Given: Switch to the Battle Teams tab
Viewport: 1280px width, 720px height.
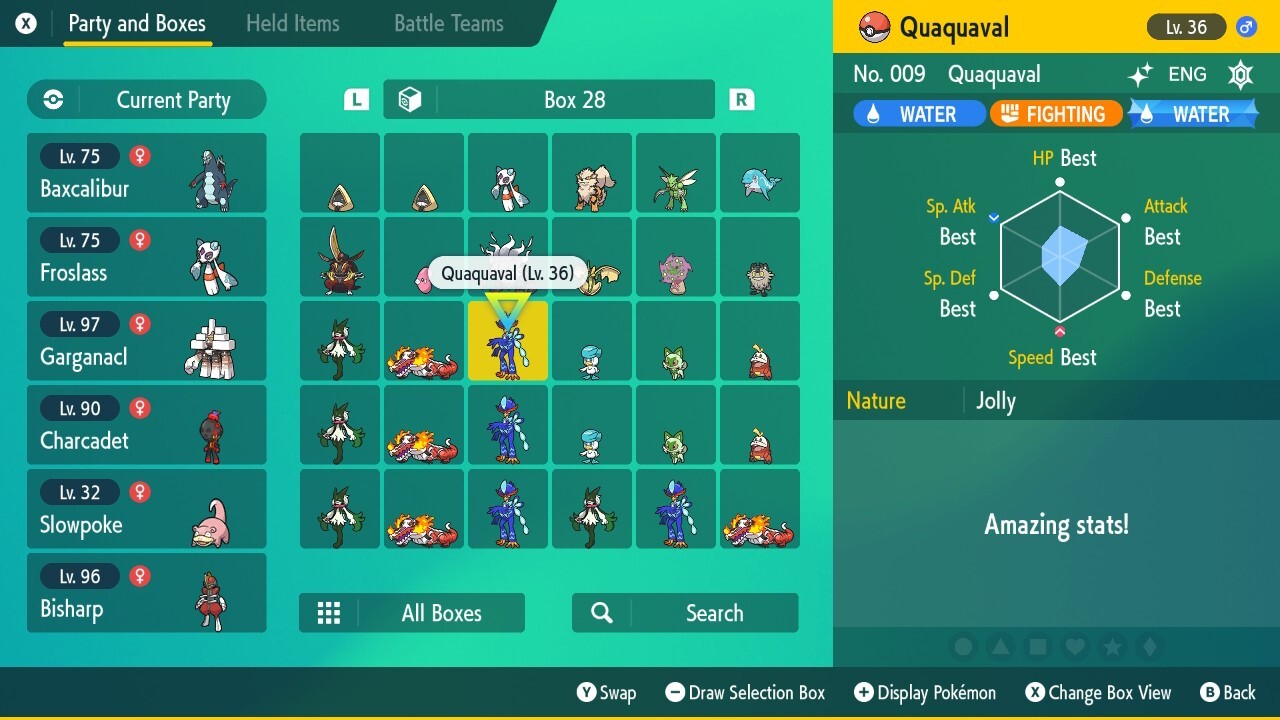Looking at the screenshot, I should (448, 23).
